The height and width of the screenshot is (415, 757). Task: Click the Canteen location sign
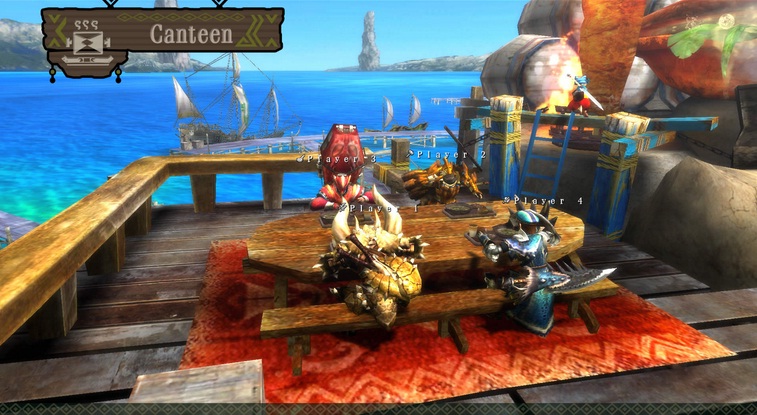[190, 33]
